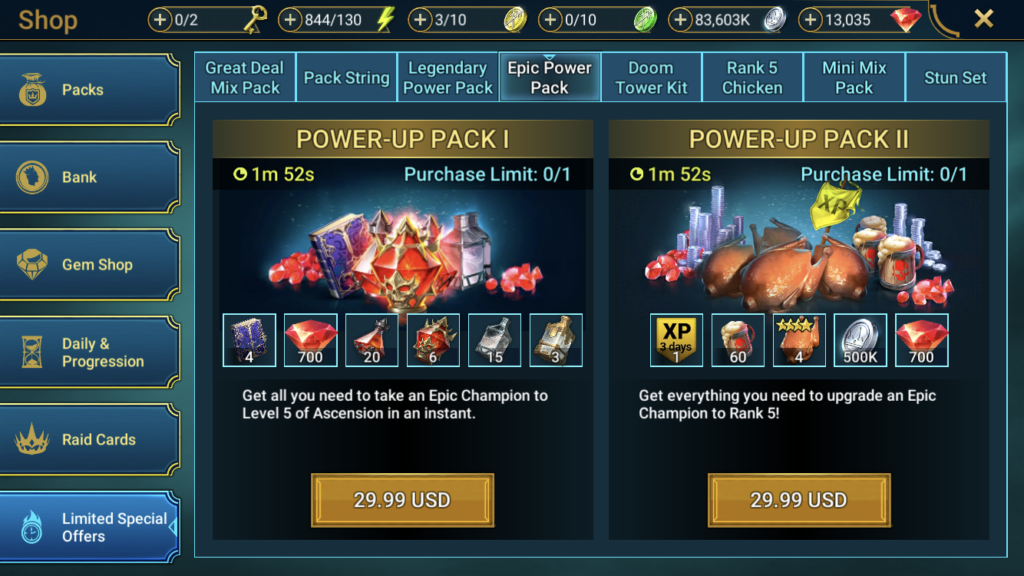1024x576 pixels.
Task: Open the Legendary Power Pack tab
Action: coord(448,78)
